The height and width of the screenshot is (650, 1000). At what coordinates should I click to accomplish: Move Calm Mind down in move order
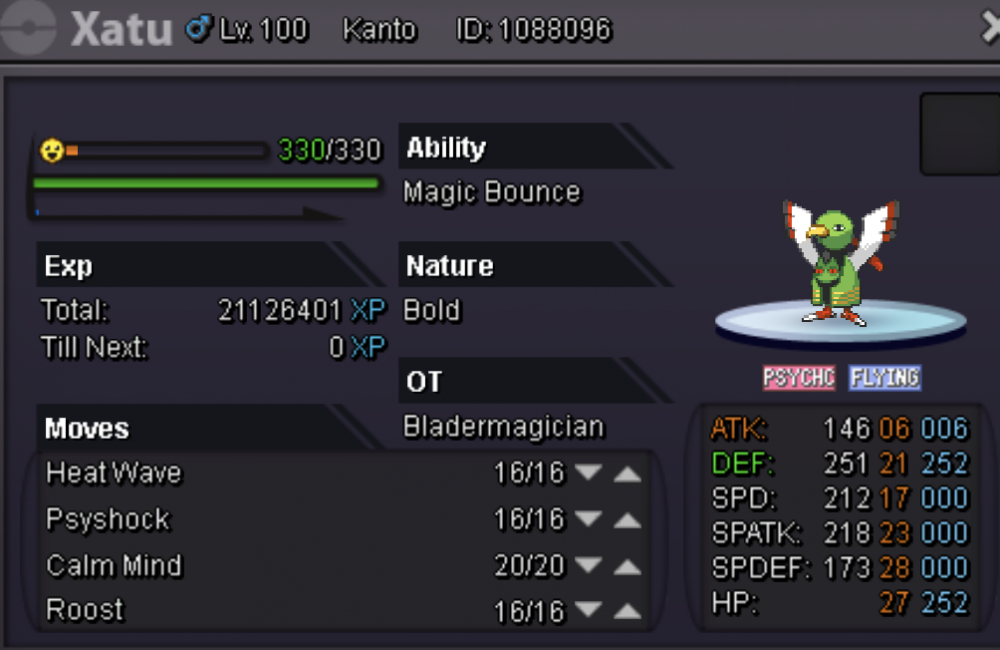589,566
